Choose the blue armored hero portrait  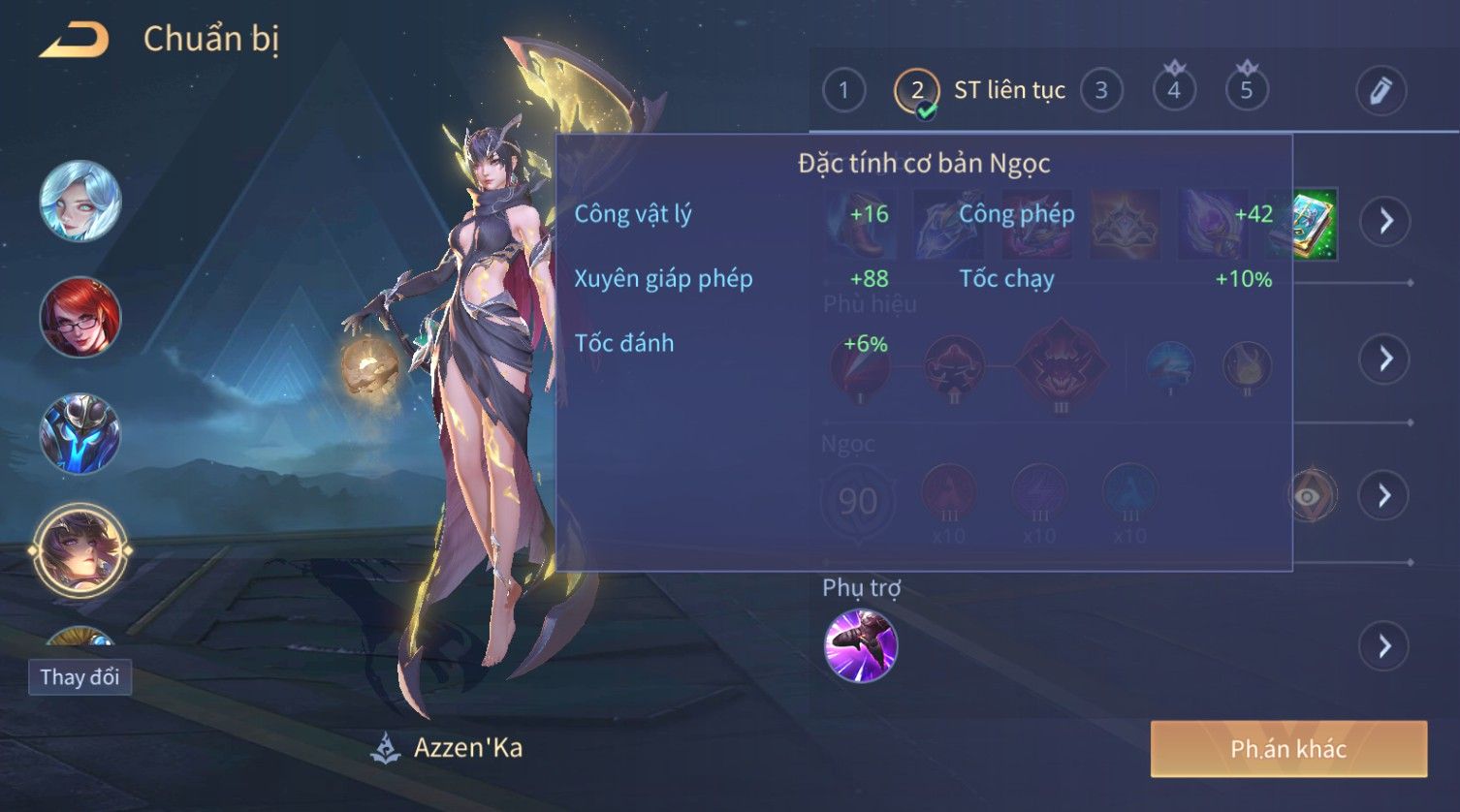[80, 433]
